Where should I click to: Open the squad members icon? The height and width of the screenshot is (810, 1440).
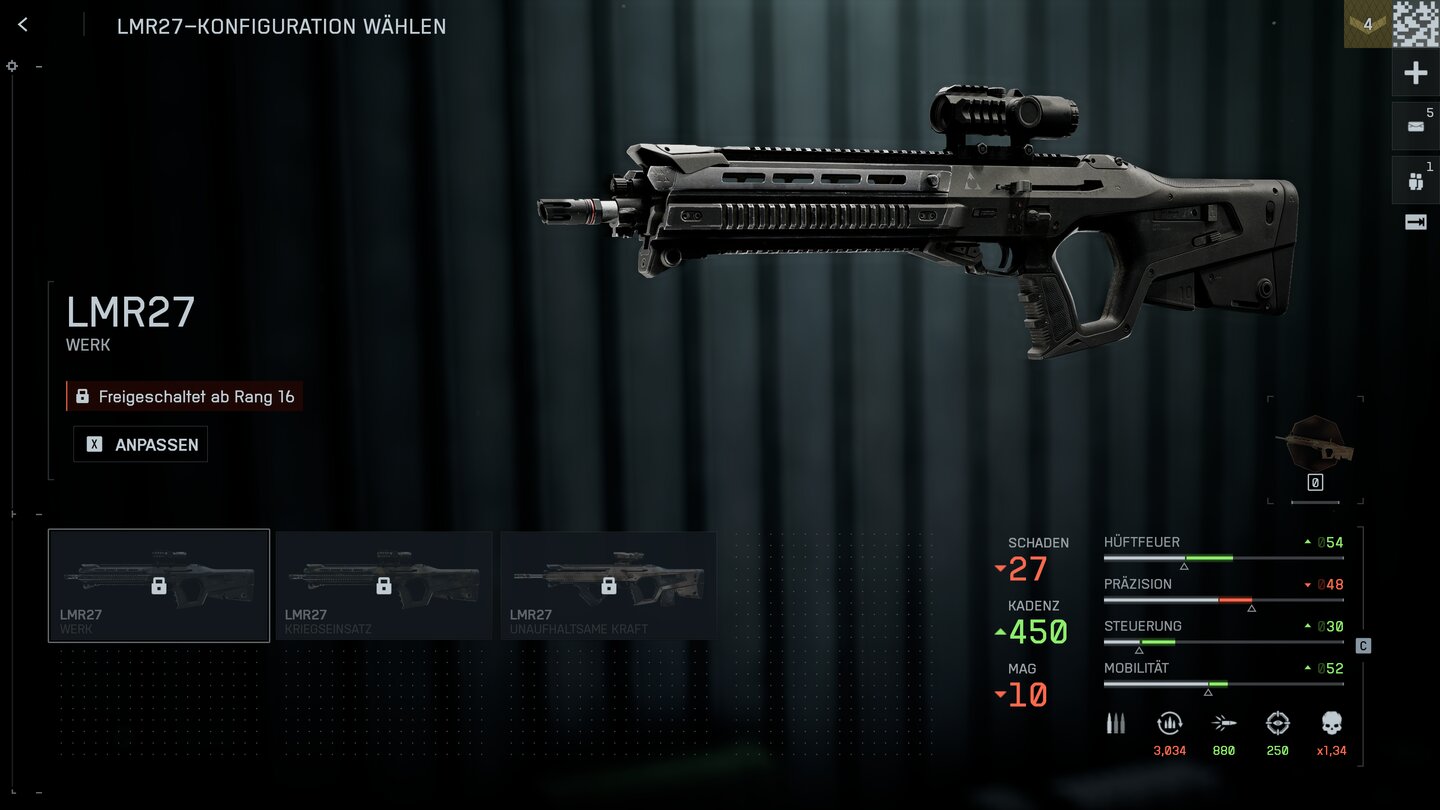(x=1416, y=181)
